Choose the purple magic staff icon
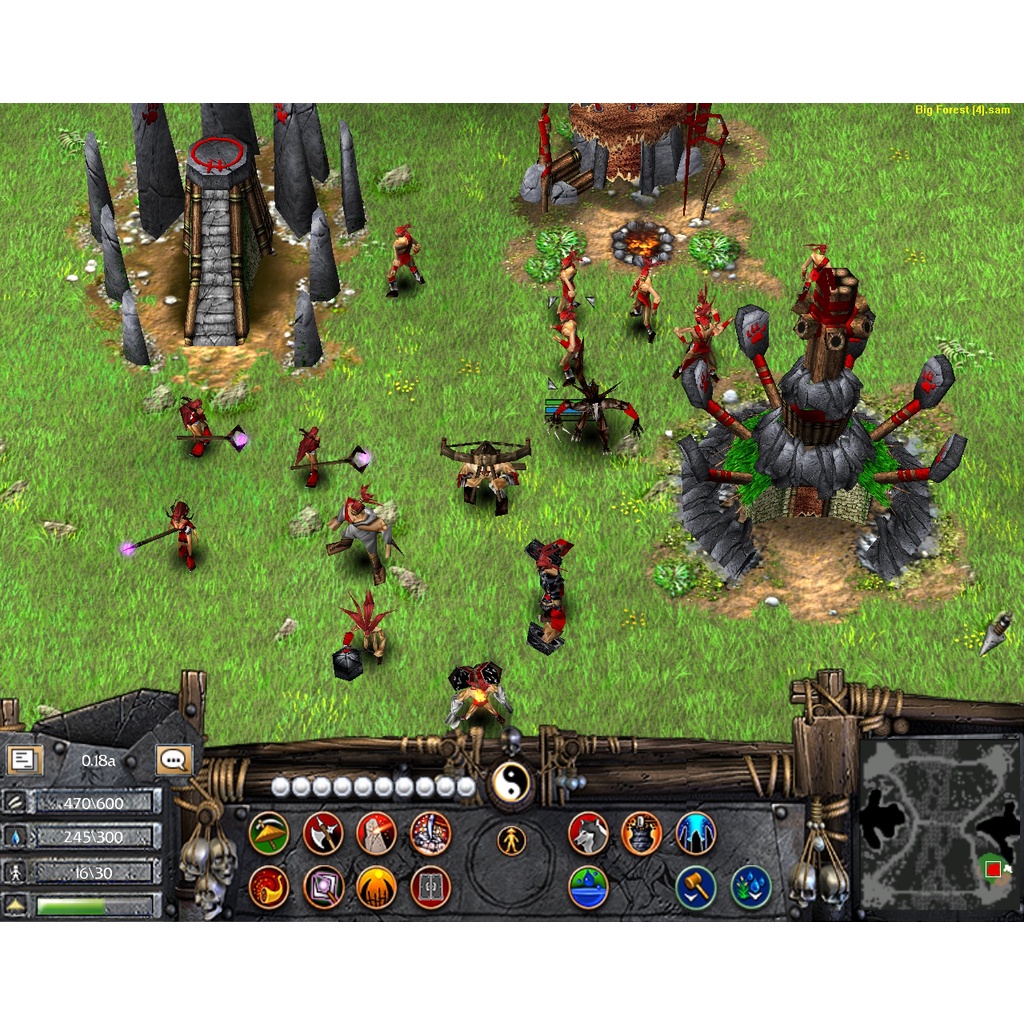This screenshot has height=1024, width=1024. [x=323, y=886]
